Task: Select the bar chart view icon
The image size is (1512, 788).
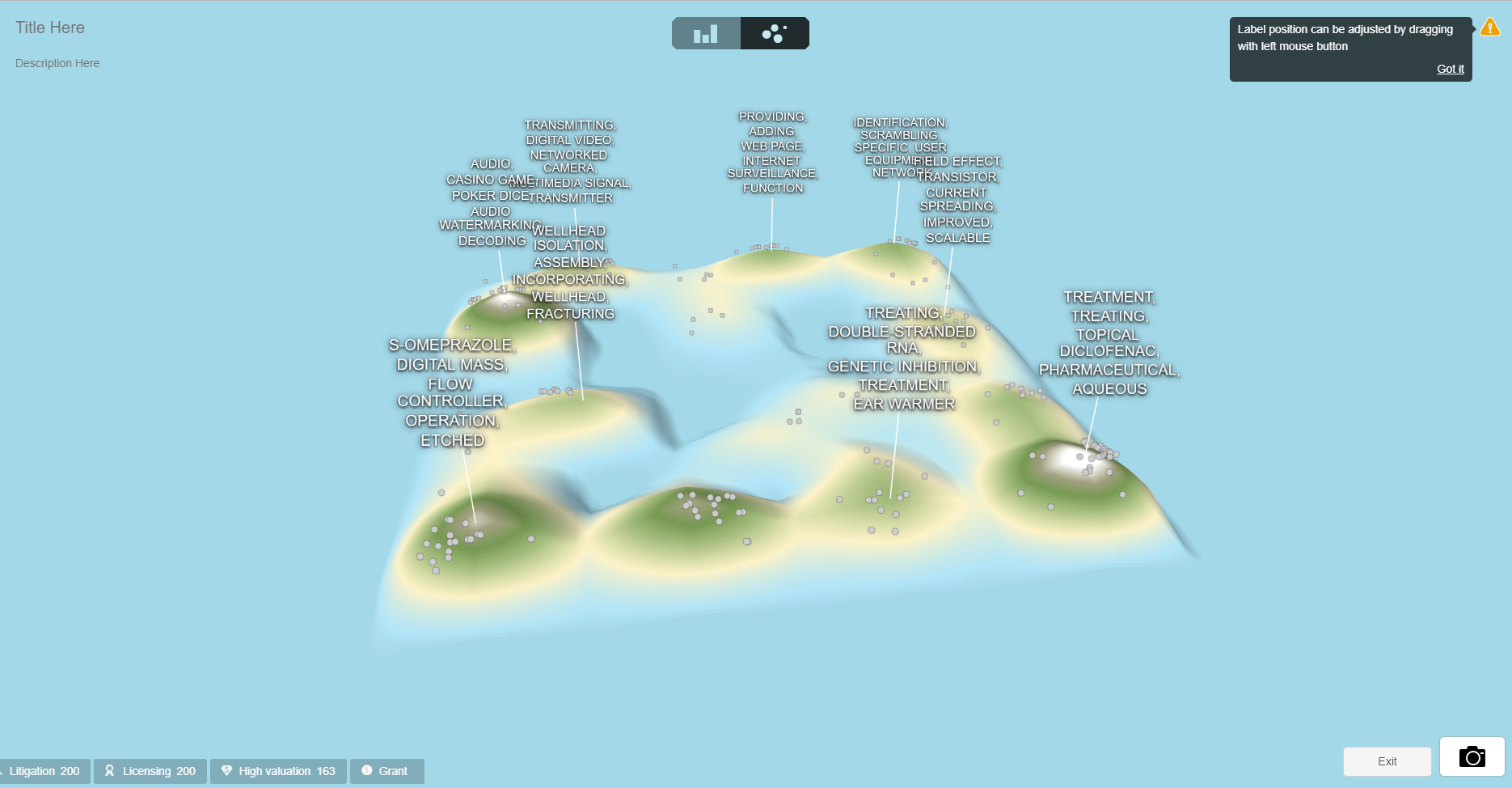Action: pyautogui.click(x=705, y=33)
